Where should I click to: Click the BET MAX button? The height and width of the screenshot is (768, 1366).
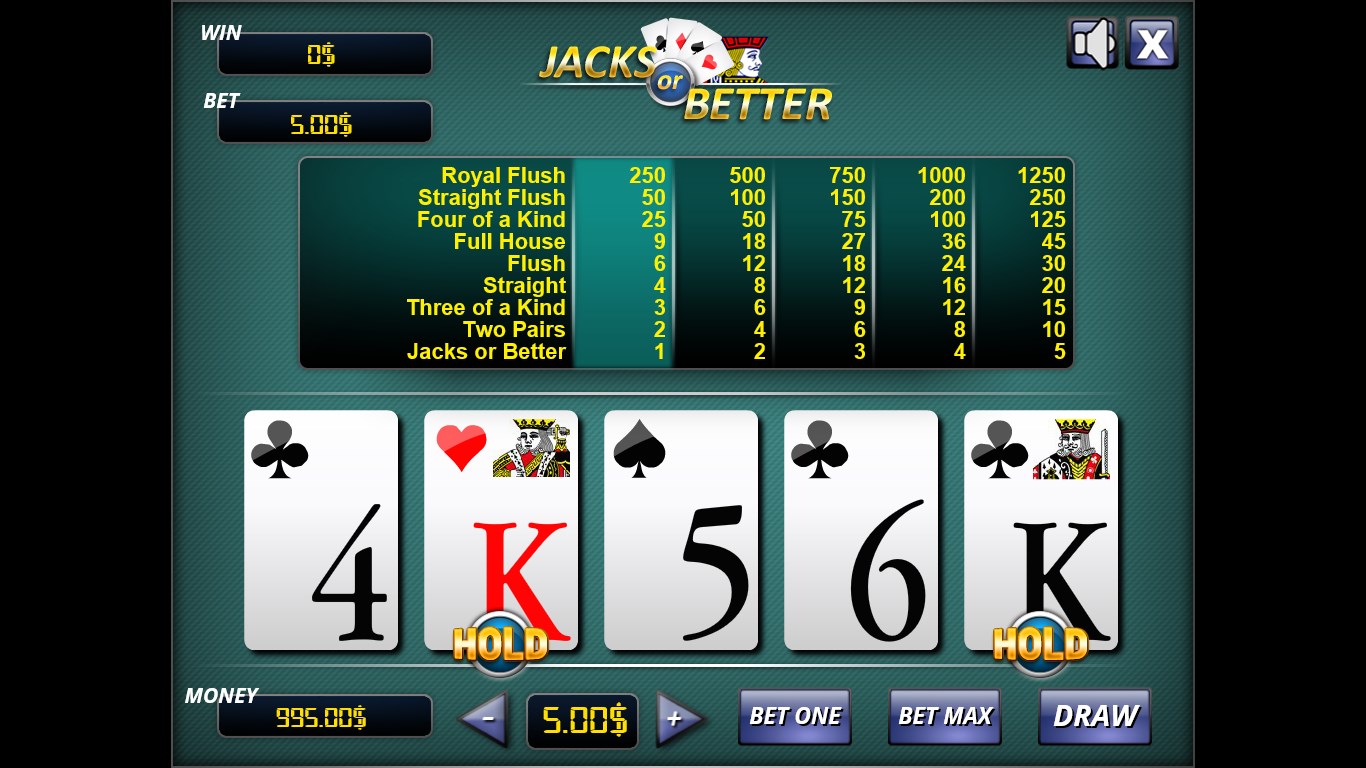pos(944,716)
